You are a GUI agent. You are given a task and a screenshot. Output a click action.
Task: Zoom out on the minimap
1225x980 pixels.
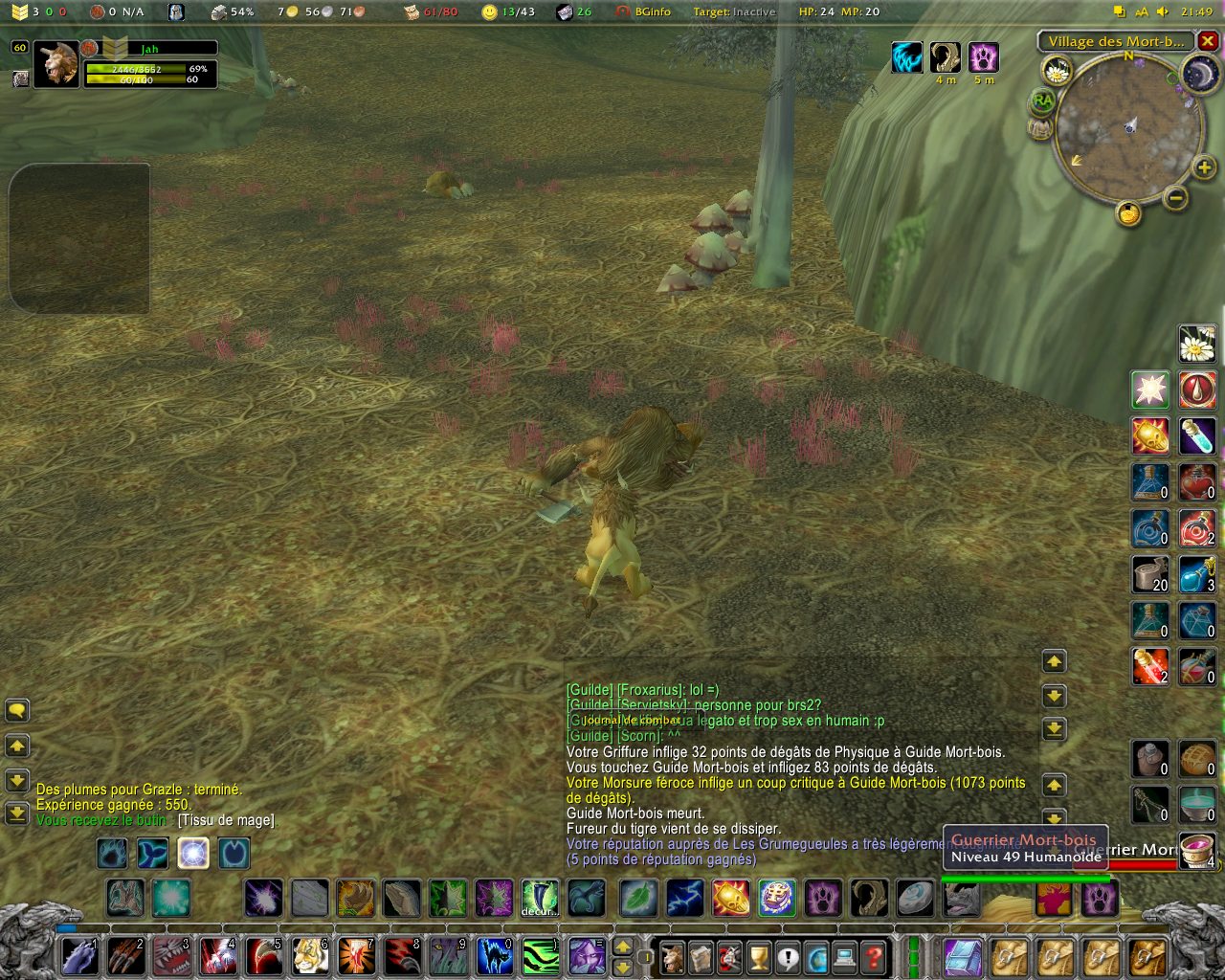pos(1176,198)
